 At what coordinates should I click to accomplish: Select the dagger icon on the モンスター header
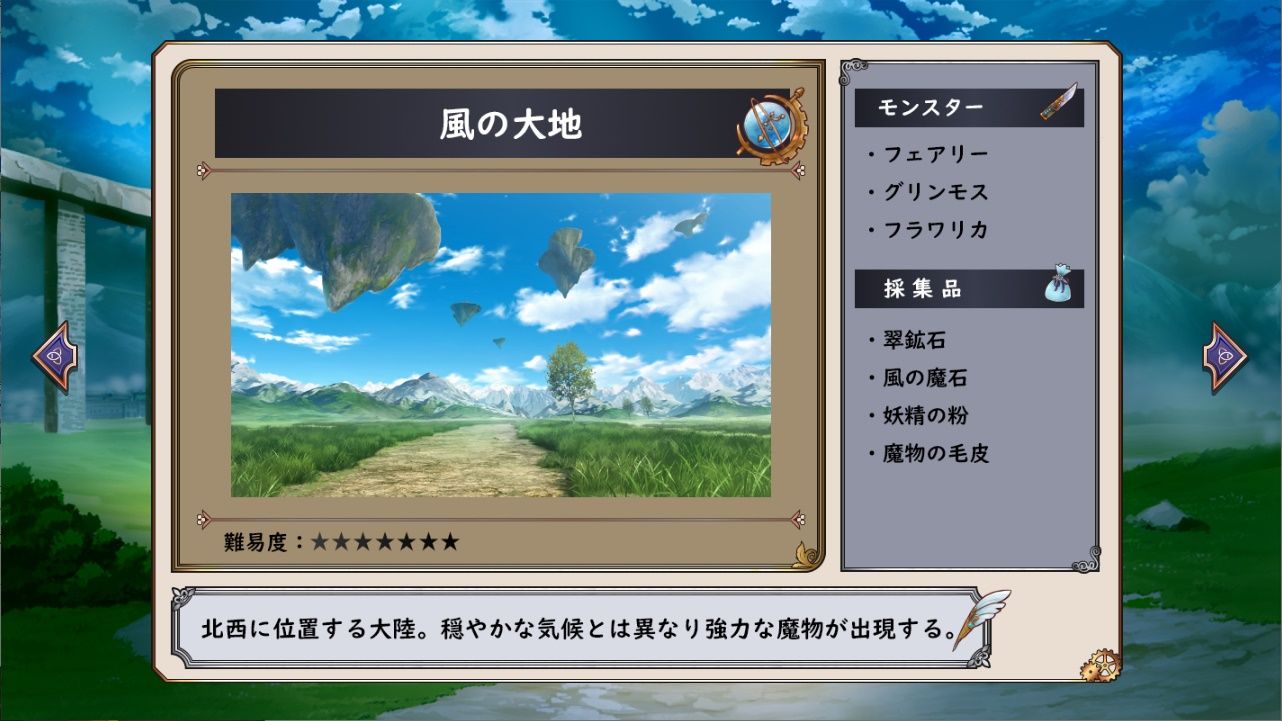click(1058, 103)
